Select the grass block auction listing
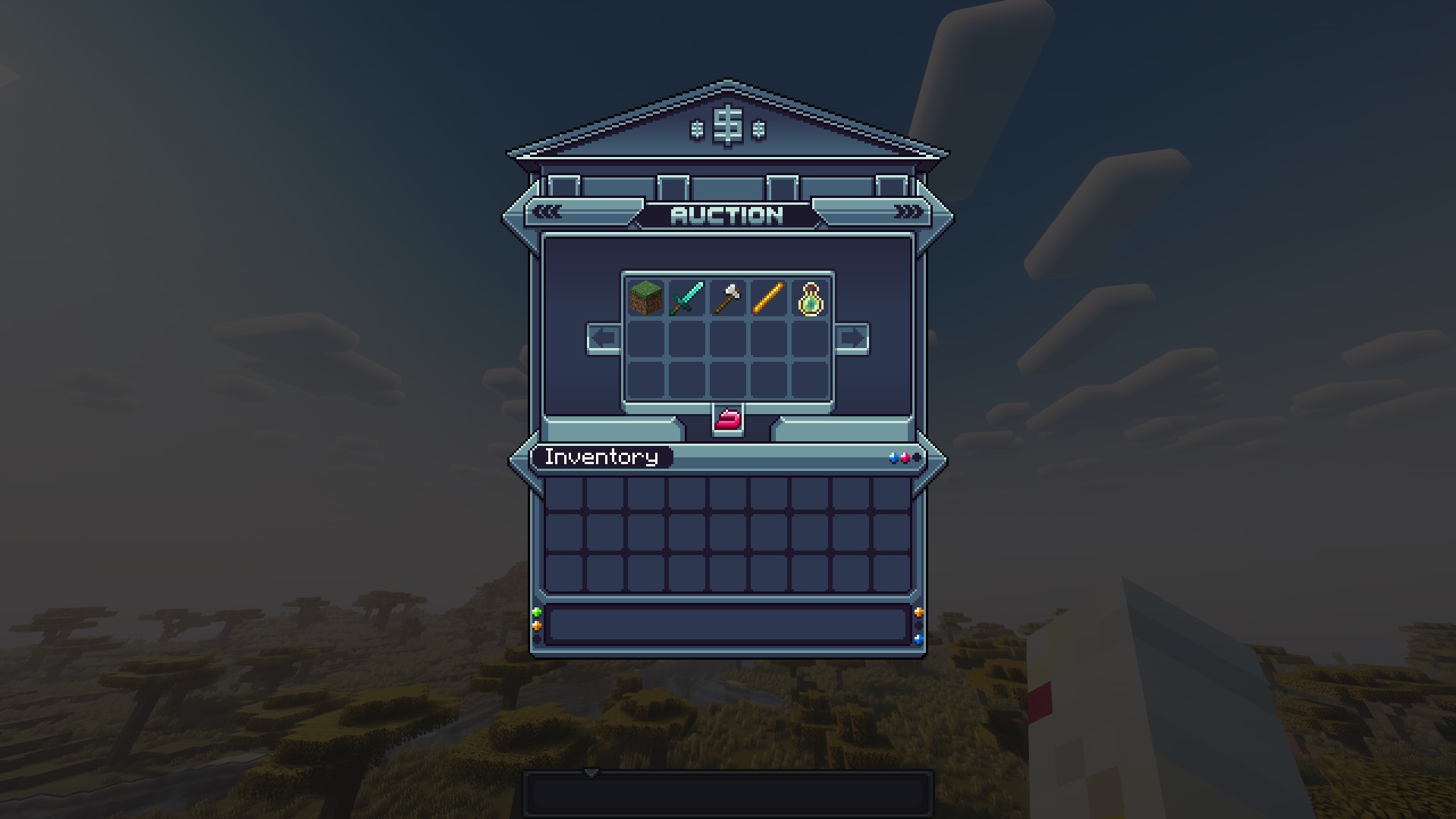Image resolution: width=1456 pixels, height=819 pixels. pos(646,297)
